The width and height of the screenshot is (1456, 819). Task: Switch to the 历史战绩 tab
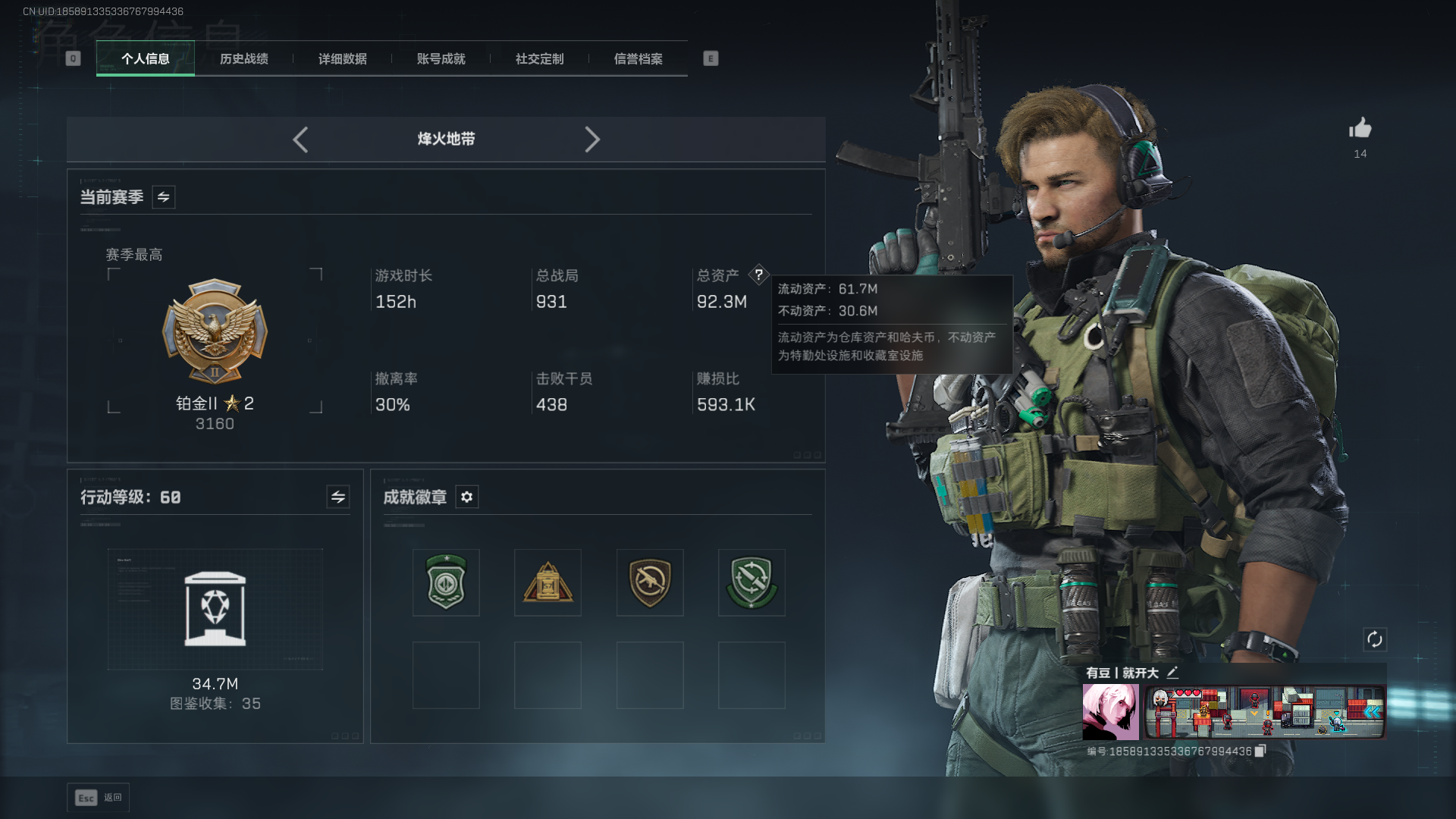coord(243,59)
